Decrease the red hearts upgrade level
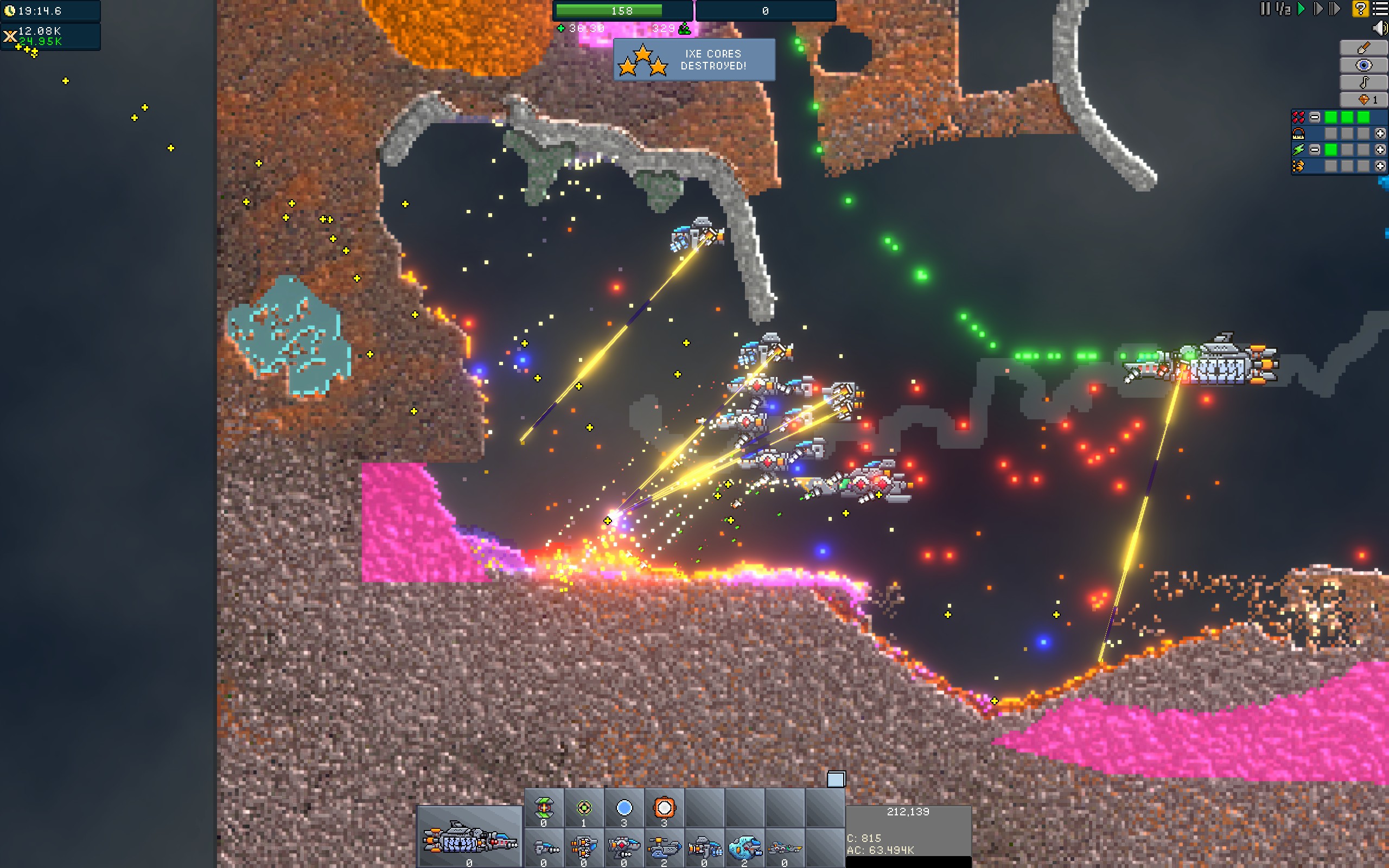This screenshot has width=1389, height=868. 1314,117
